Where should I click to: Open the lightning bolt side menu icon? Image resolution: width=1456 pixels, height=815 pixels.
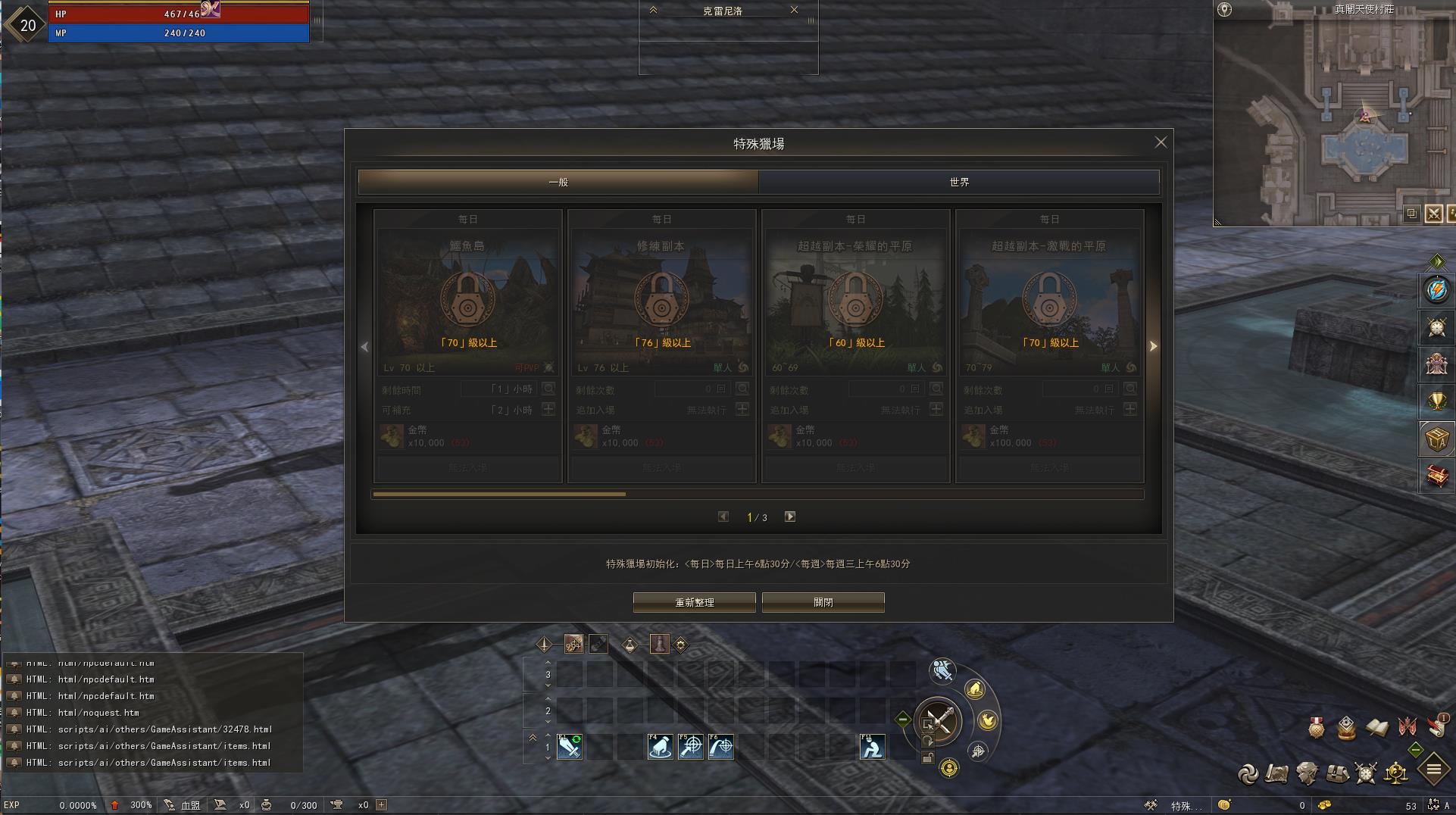(1436, 289)
